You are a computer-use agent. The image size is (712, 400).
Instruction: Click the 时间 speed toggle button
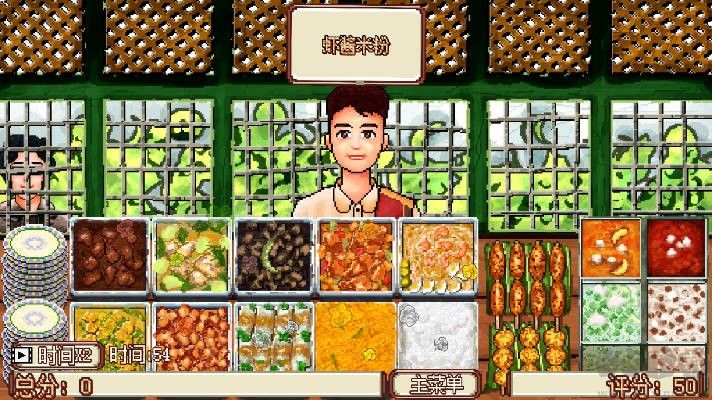(53, 354)
